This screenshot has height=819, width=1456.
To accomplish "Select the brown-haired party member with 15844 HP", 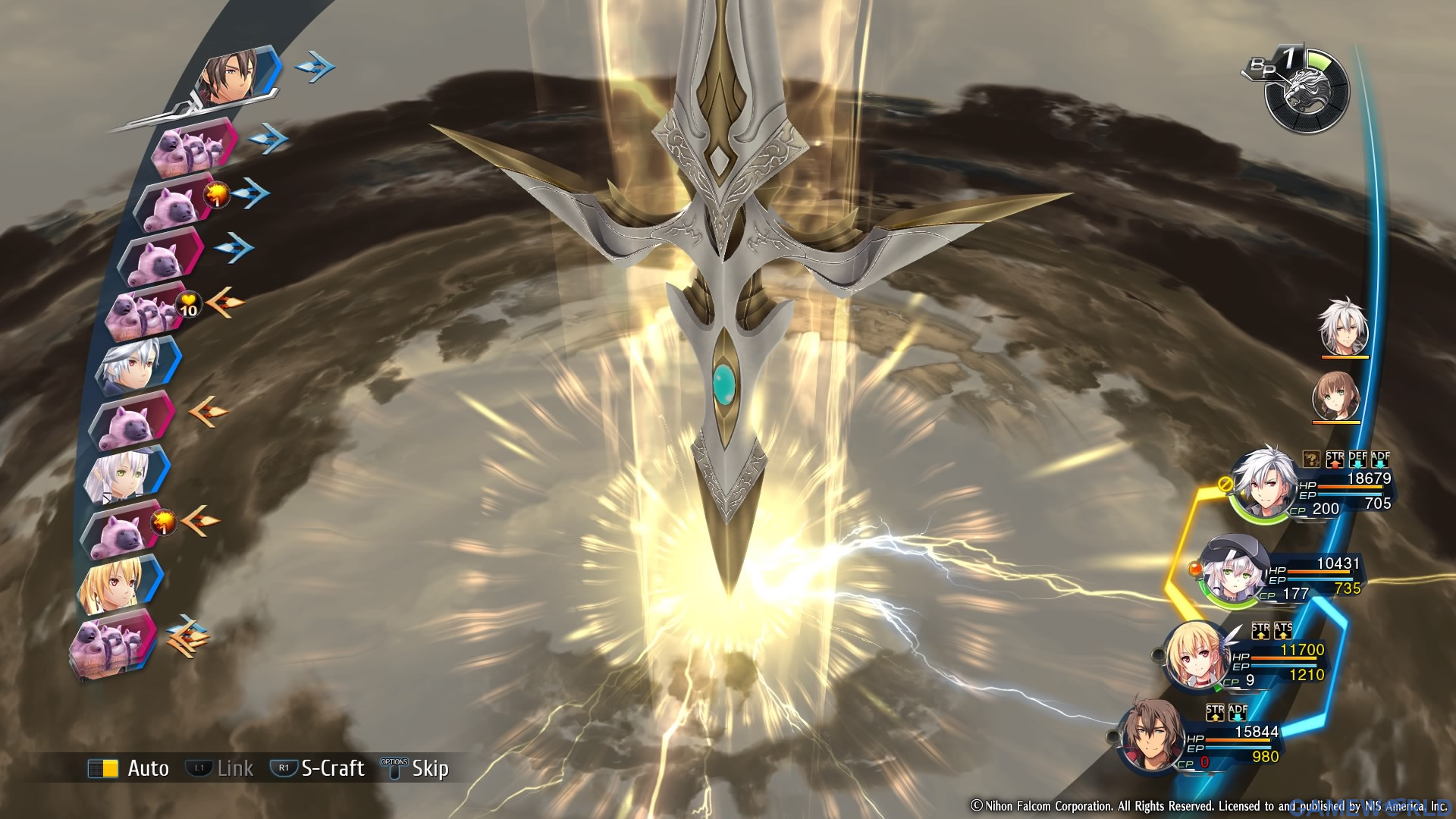I will [x=1153, y=736].
